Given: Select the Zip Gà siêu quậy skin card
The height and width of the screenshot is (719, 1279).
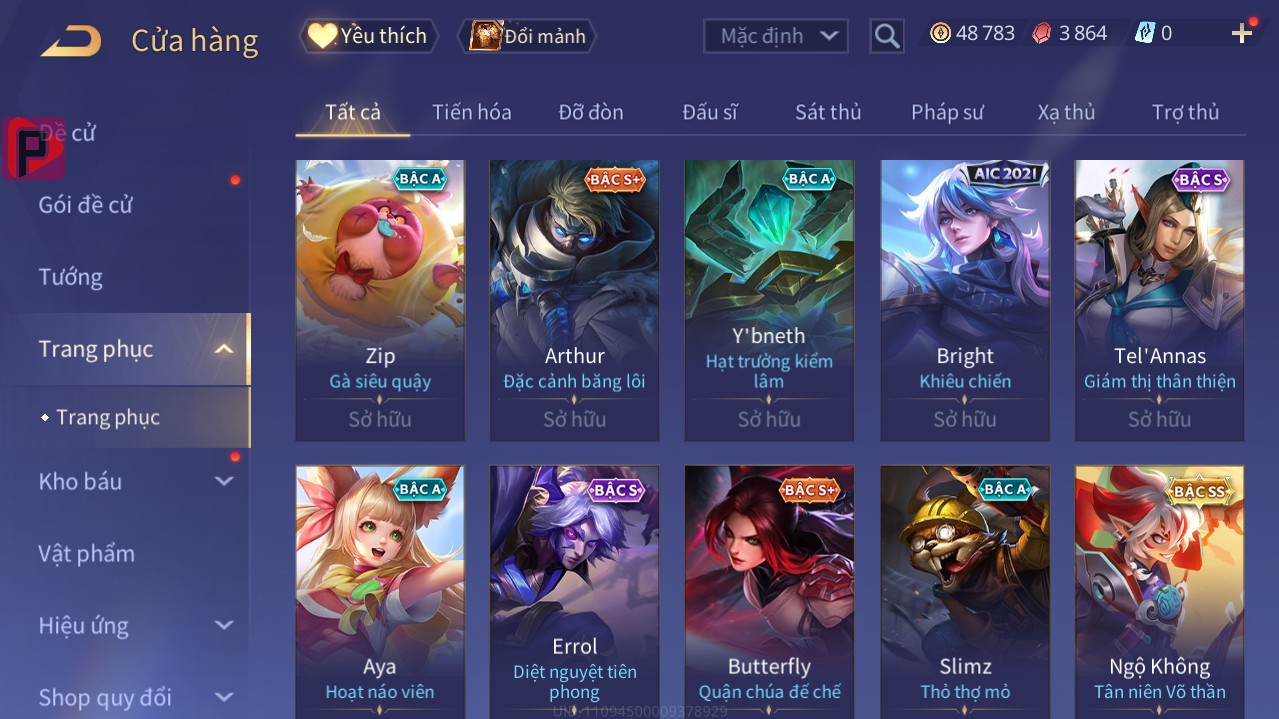Looking at the screenshot, I should click(x=380, y=299).
